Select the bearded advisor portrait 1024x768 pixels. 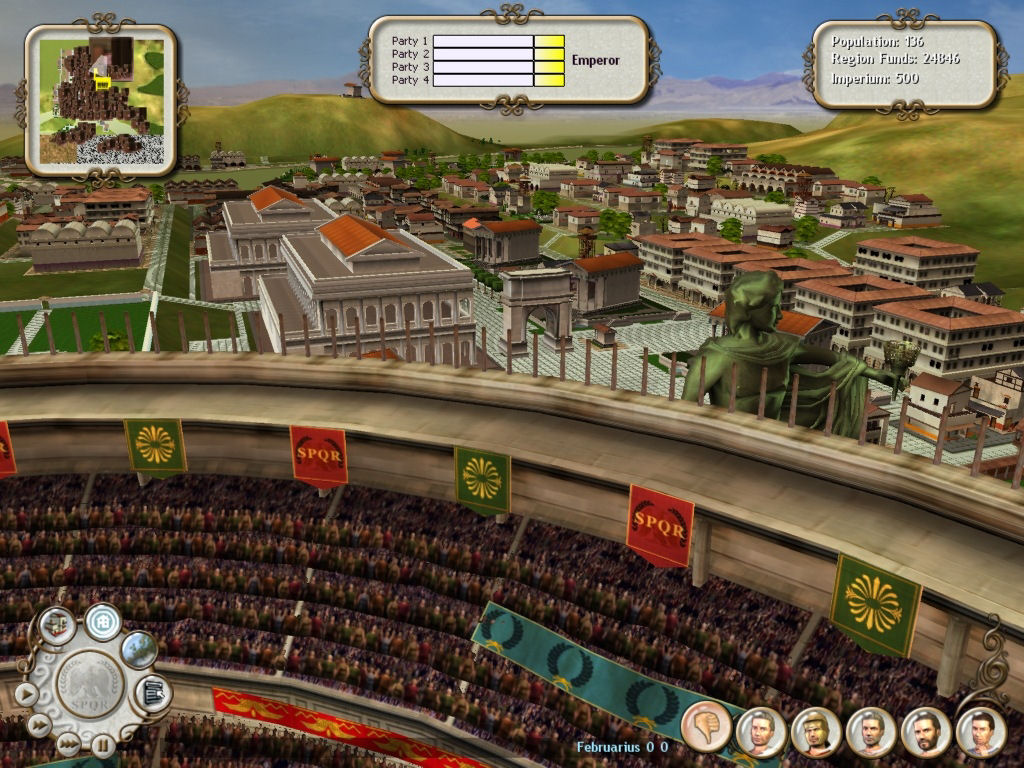925,732
